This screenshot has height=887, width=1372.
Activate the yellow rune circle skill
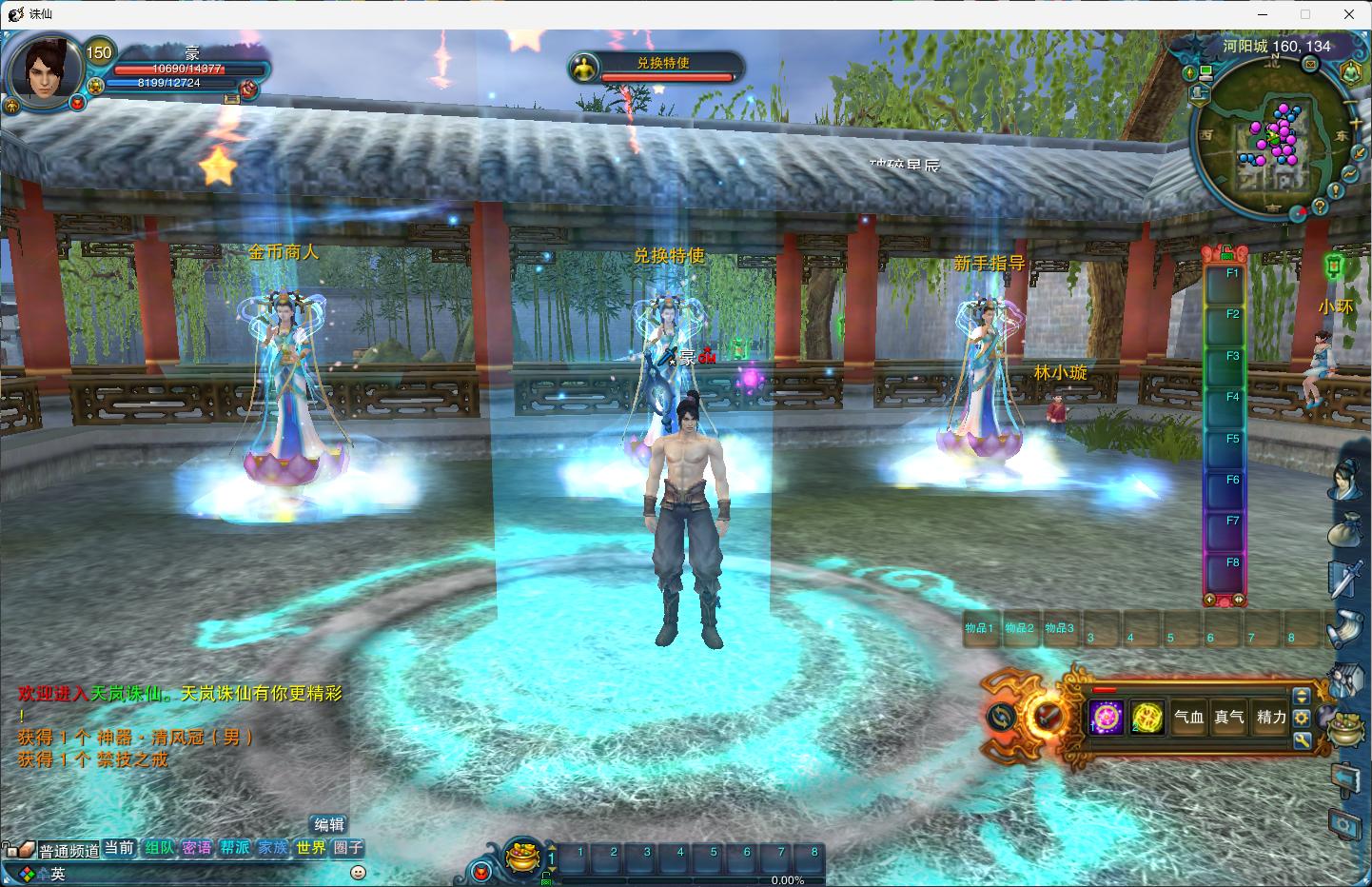pos(1147,717)
